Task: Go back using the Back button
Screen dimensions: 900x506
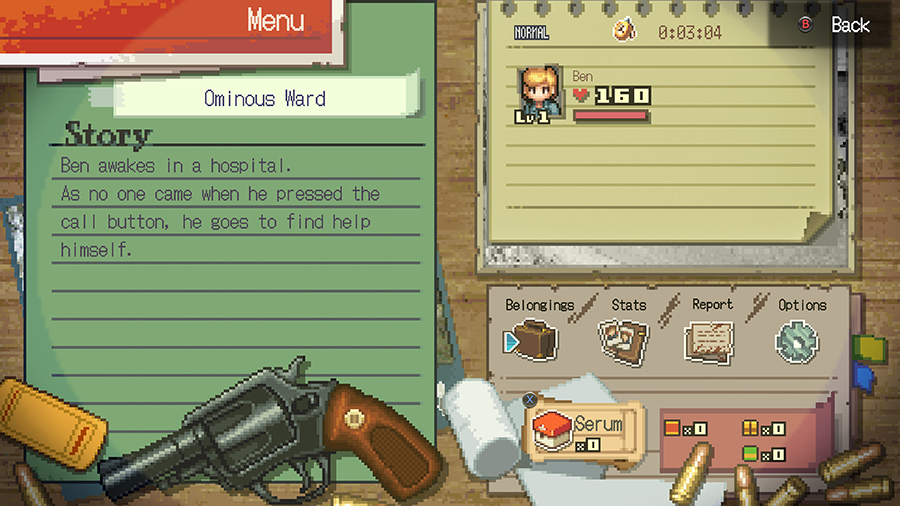Action: (x=837, y=25)
